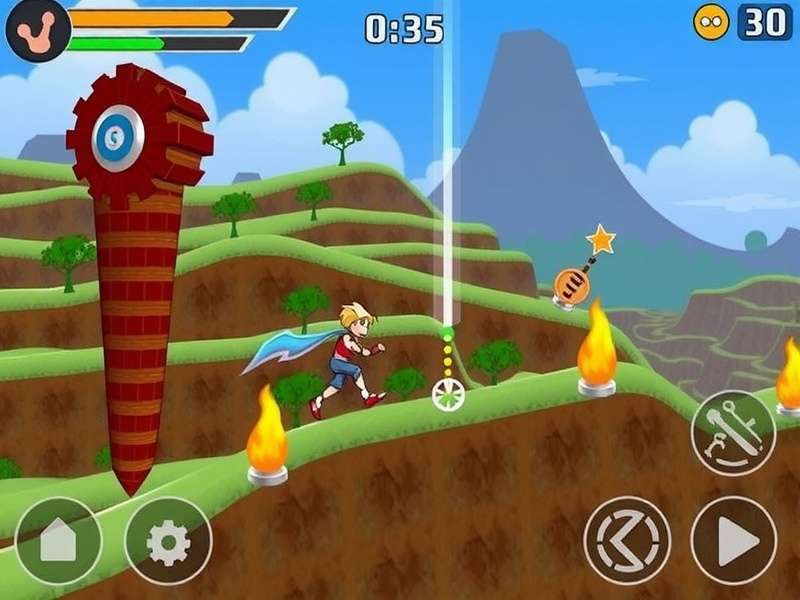Tap the home button
This screenshot has height=600, width=800.
[58, 541]
